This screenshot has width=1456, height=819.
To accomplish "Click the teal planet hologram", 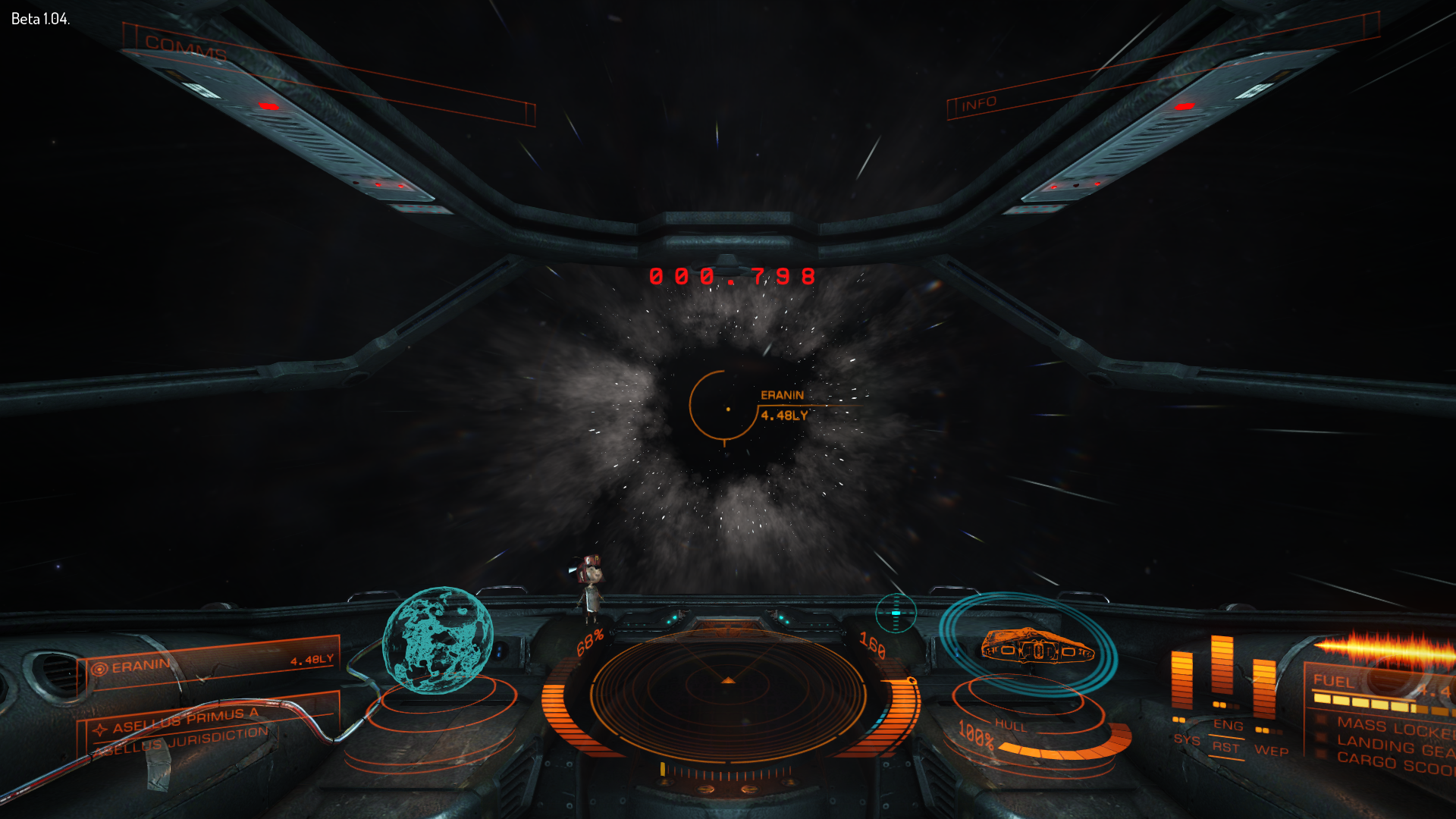I will tap(438, 641).
